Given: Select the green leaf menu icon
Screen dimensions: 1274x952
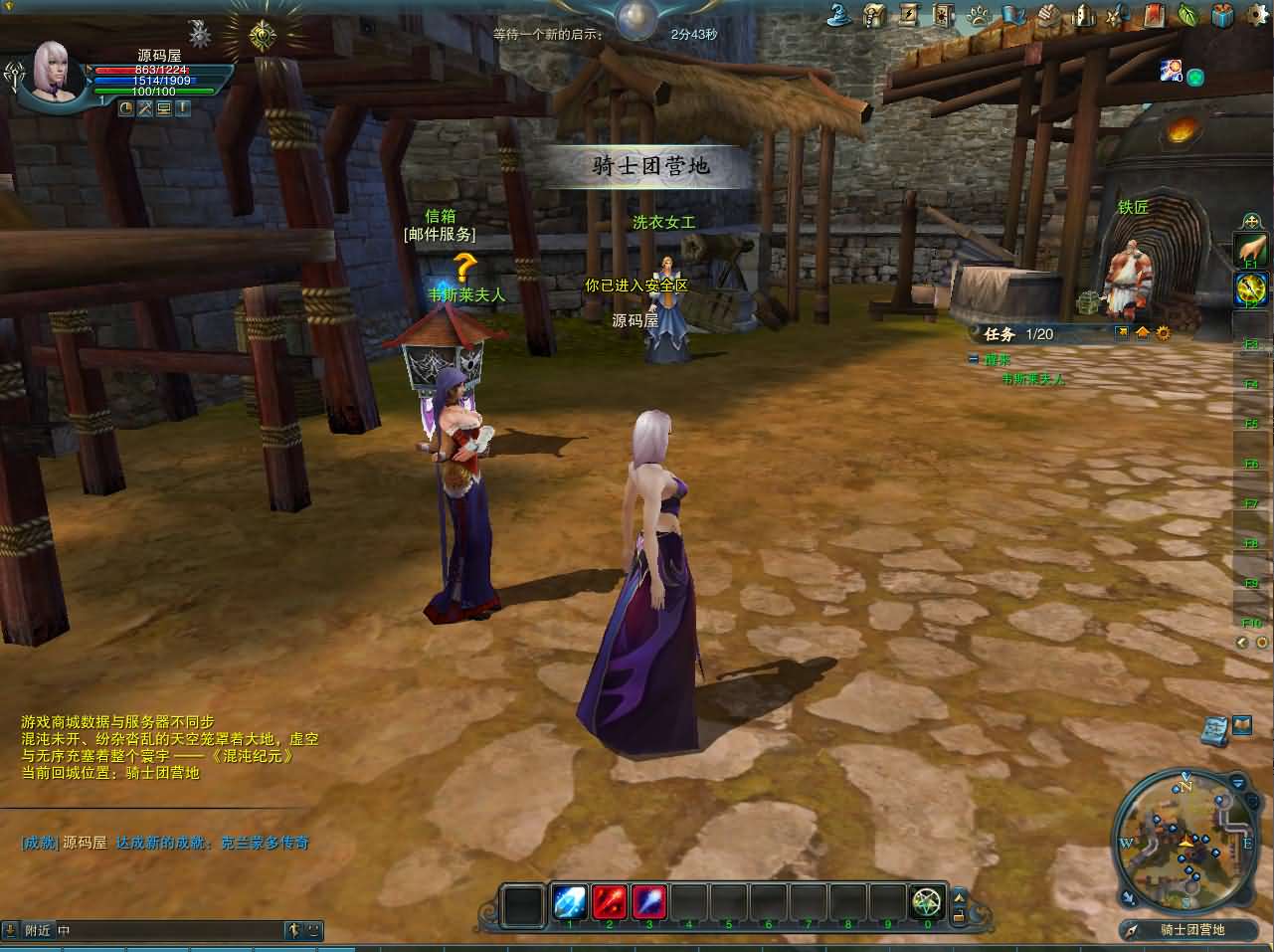Looking at the screenshot, I should (x=1187, y=15).
